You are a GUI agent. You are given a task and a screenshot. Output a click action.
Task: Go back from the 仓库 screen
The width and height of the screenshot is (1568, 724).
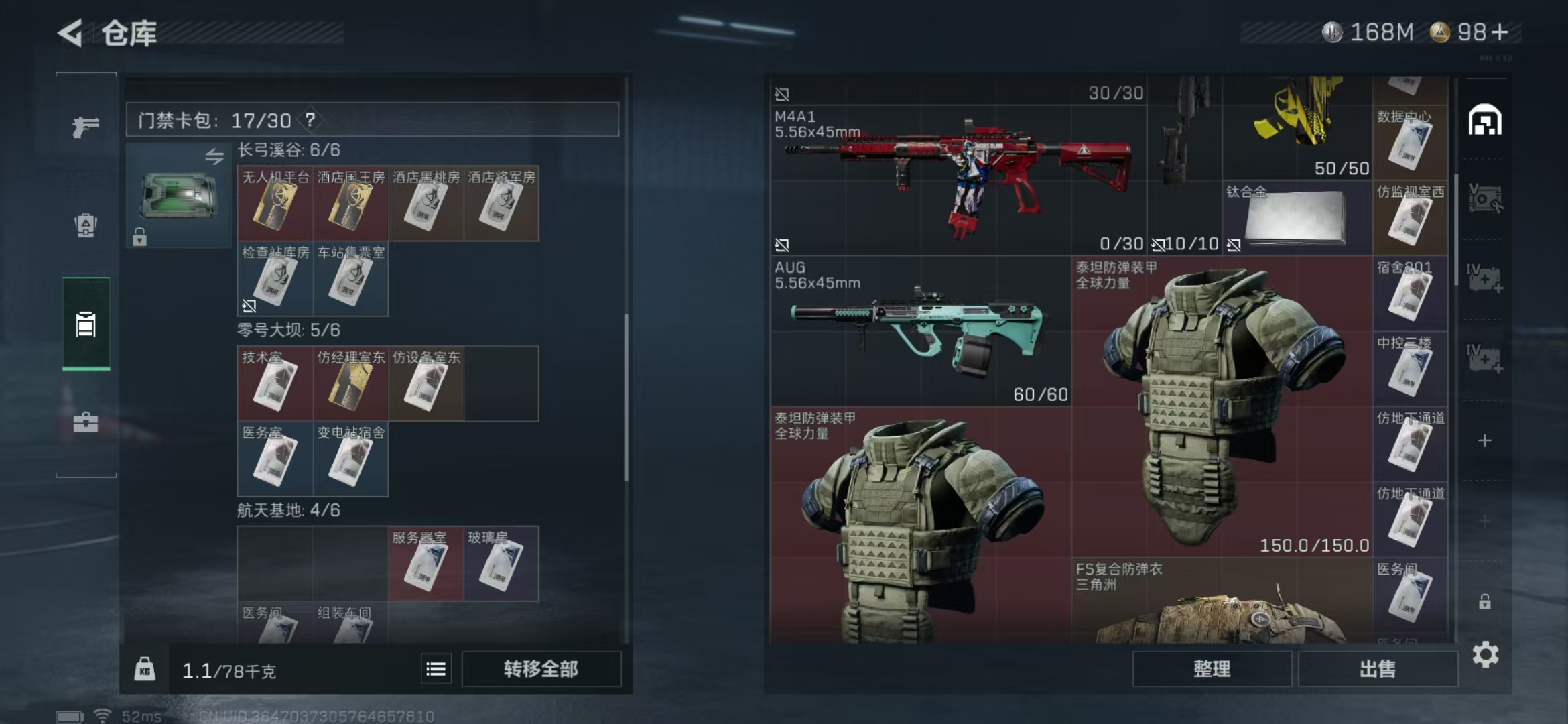point(70,33)
